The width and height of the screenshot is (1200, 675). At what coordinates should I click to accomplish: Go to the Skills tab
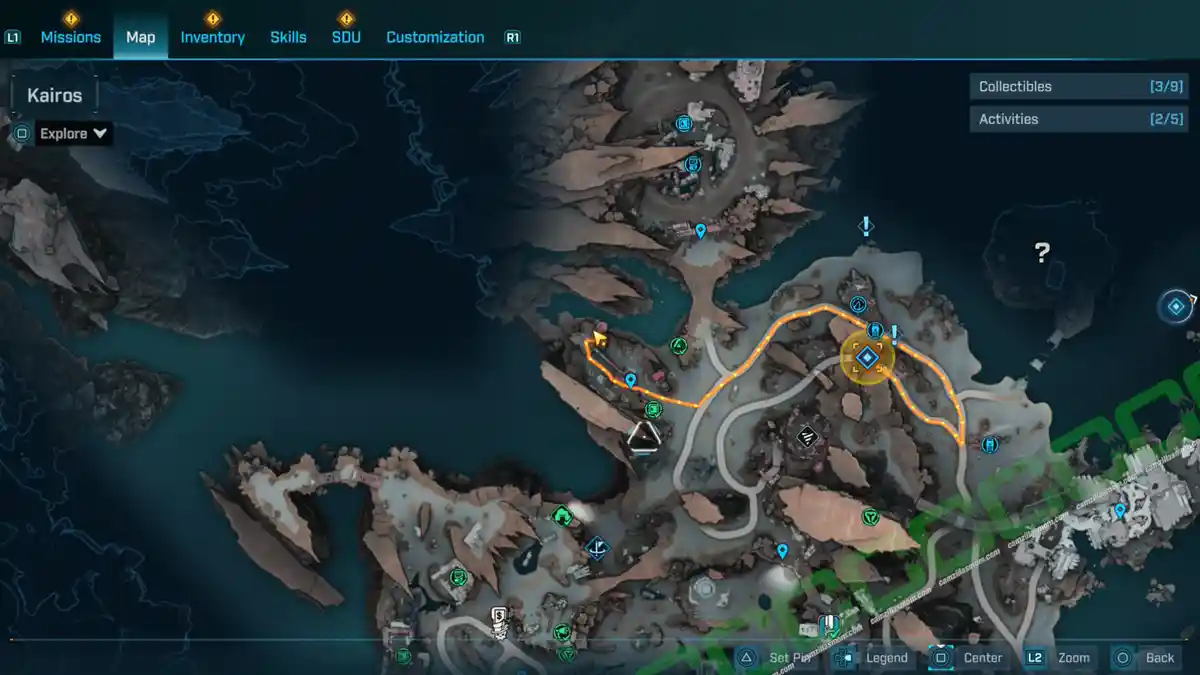[x=288, y=37]
